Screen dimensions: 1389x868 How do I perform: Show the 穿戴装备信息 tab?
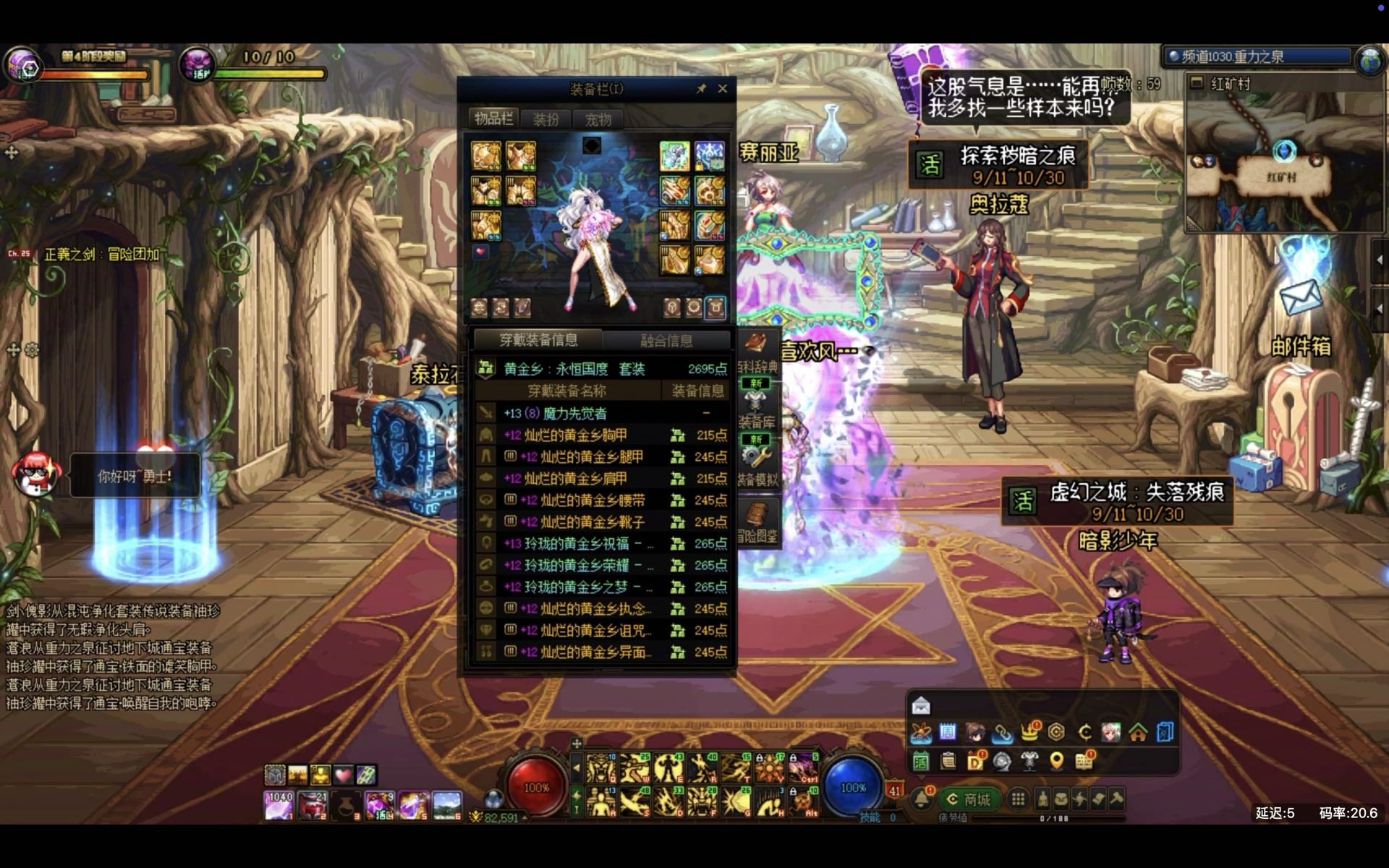(x=538, y=340)
